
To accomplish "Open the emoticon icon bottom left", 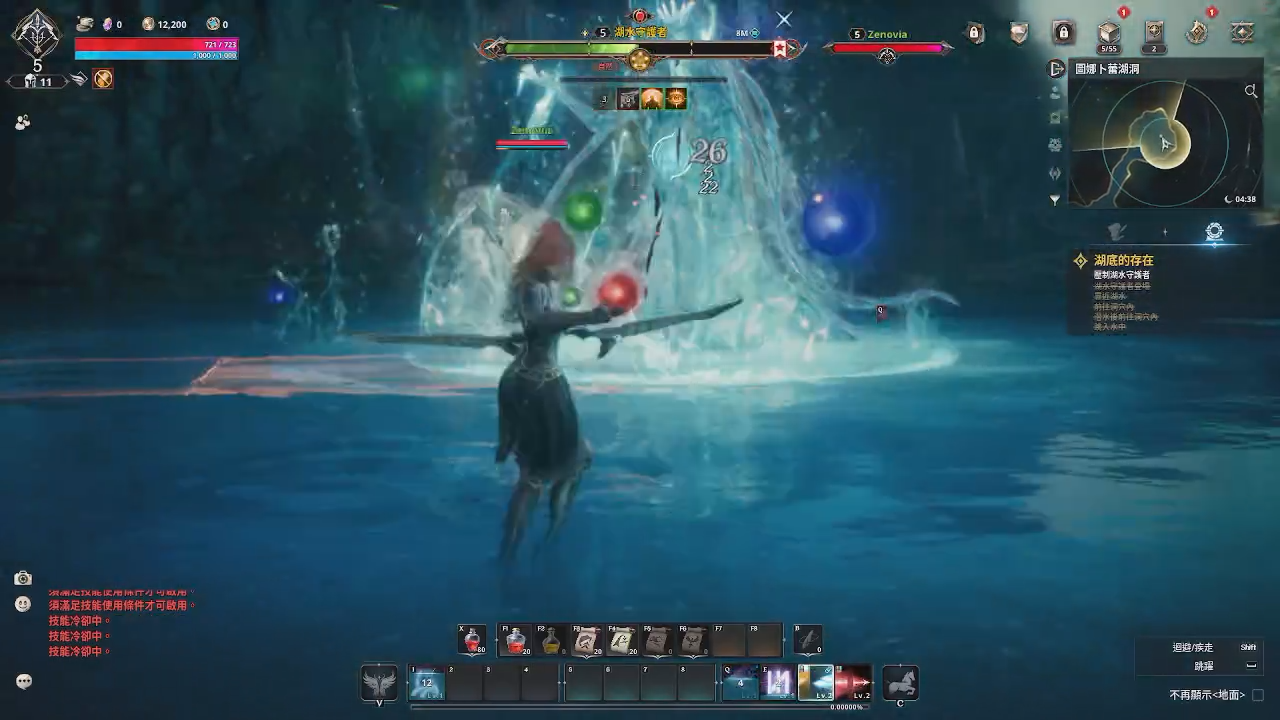I will point(22,604).
